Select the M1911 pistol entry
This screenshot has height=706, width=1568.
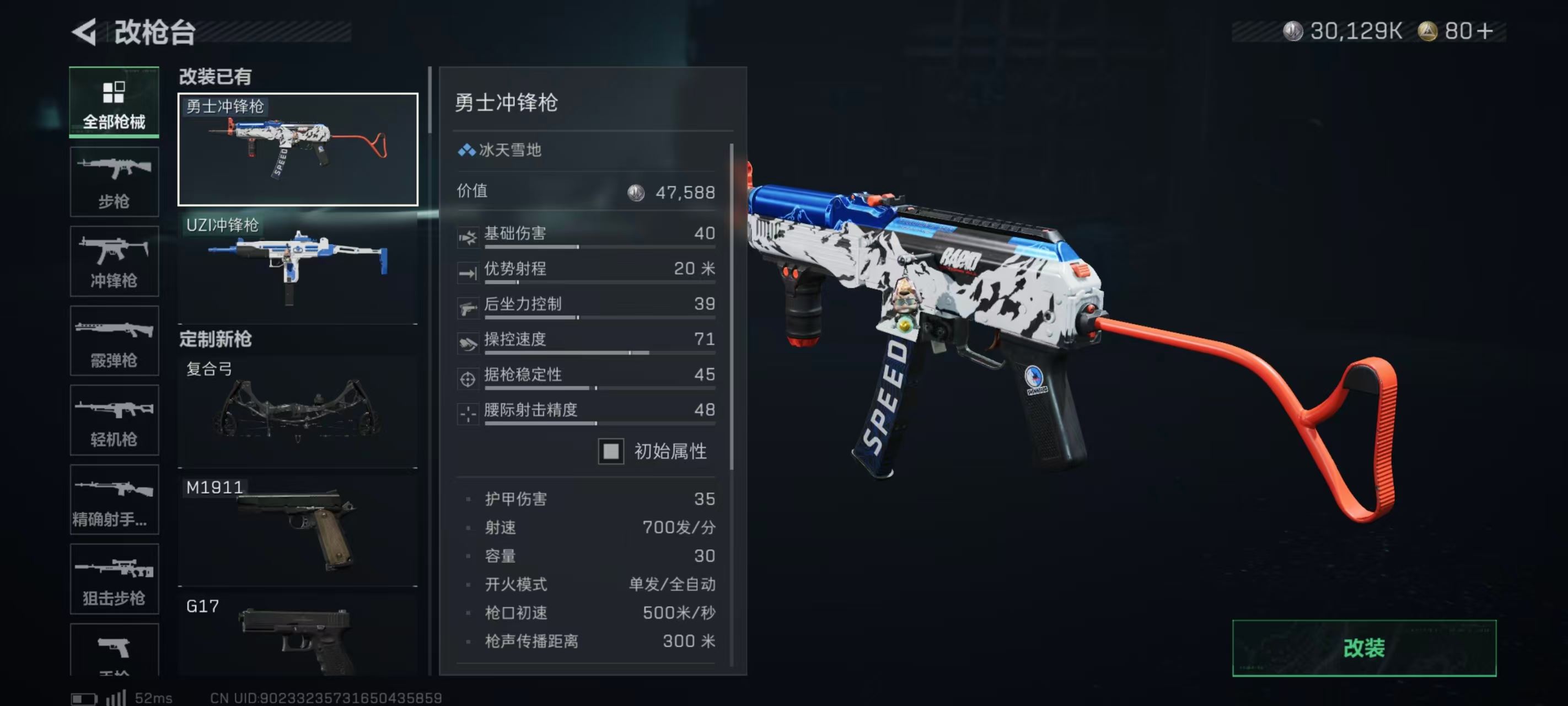298,530
